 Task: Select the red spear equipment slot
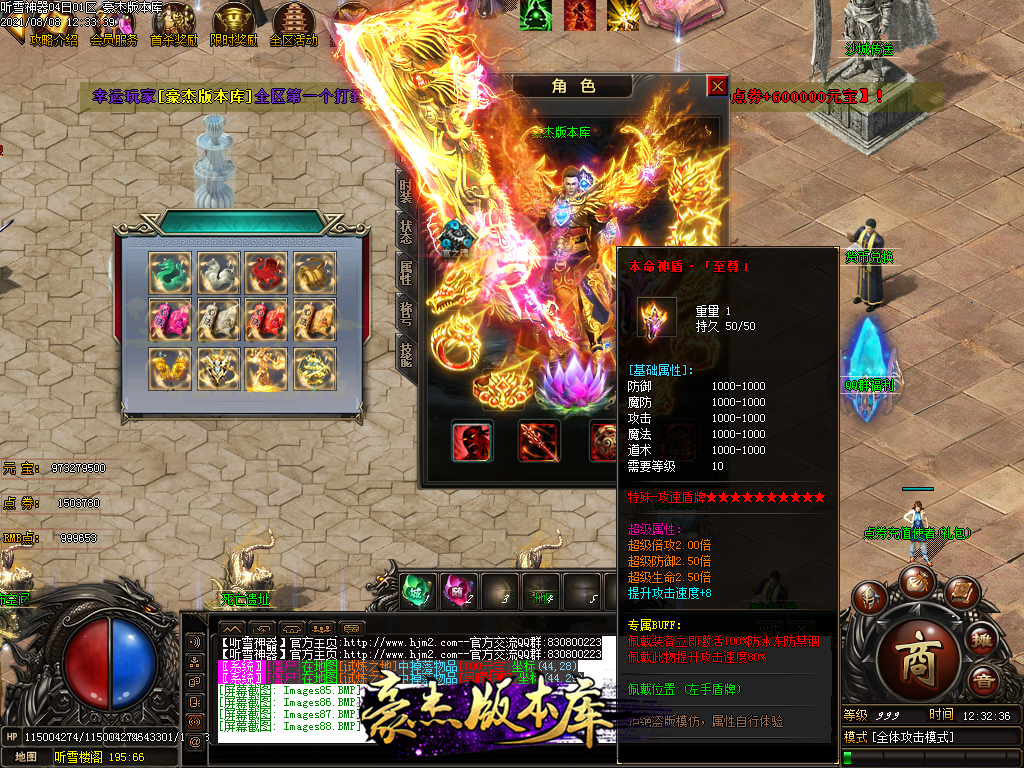tap(539, 441)
